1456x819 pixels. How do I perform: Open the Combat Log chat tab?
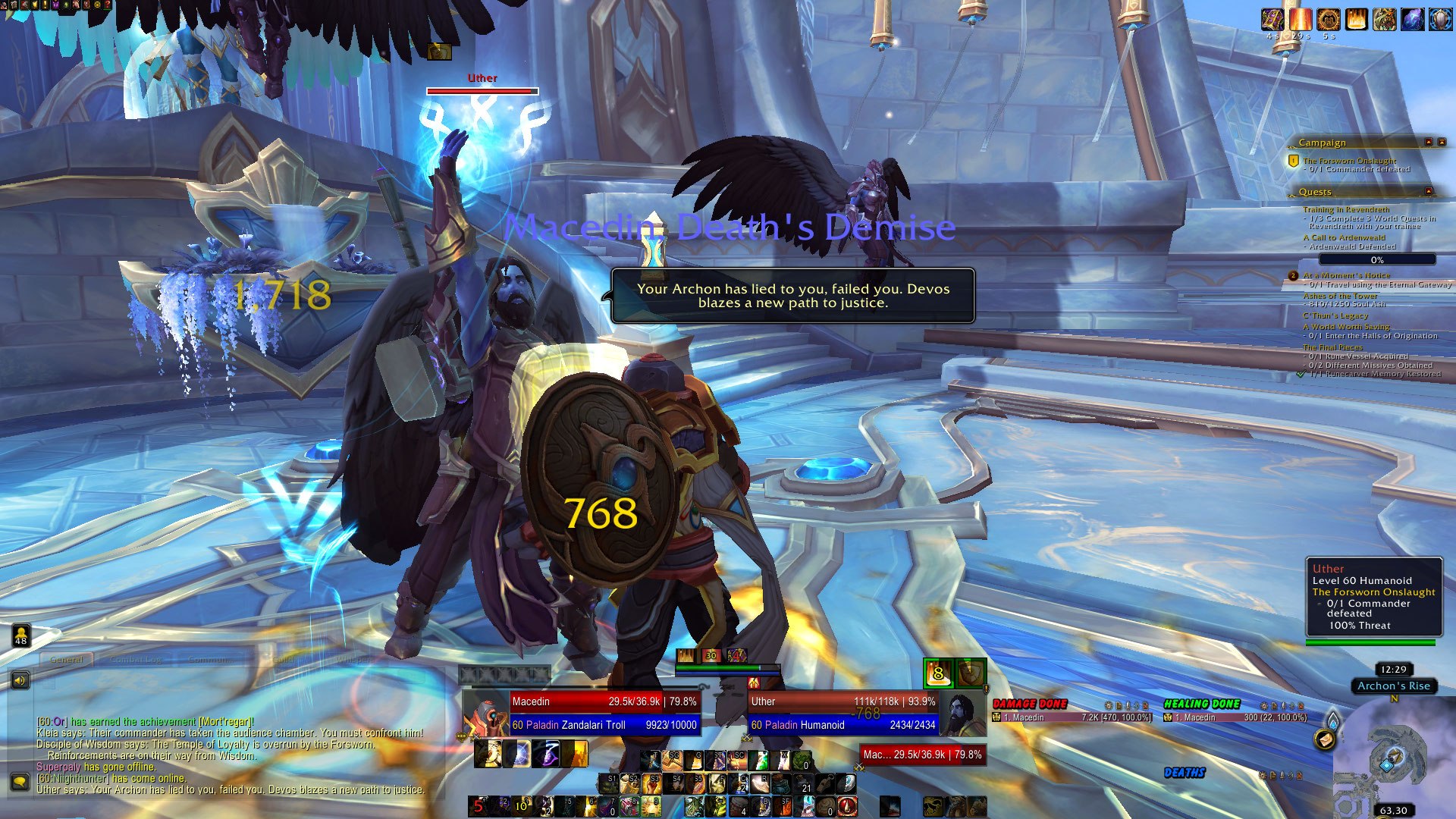coord(136,660)
